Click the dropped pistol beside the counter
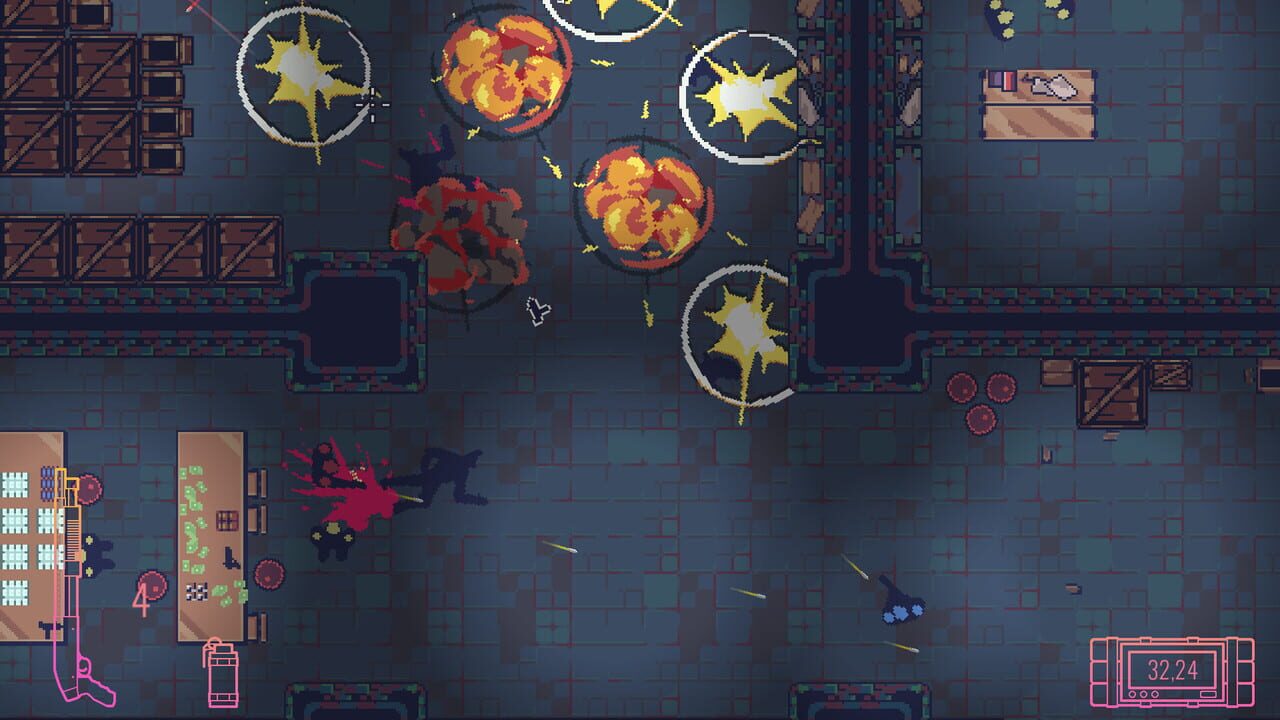The height and width of the screenshot is (720, 1280). 46,627
